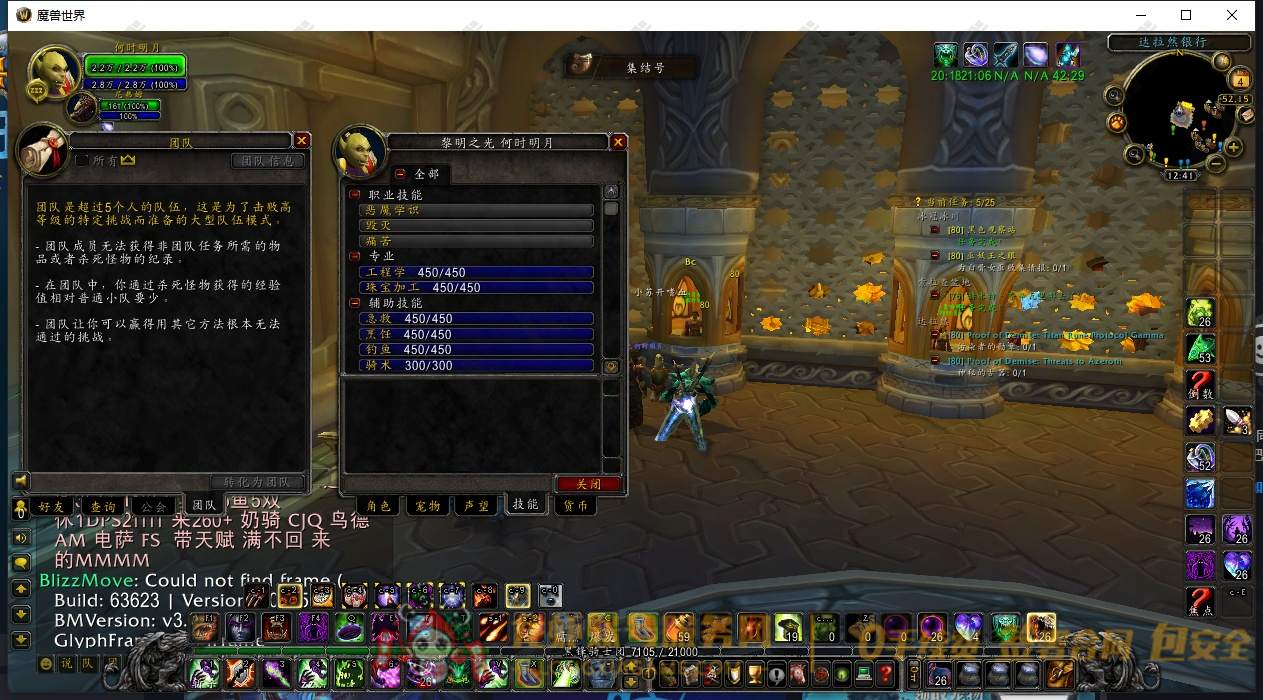This screenshot has height=700, width=1263.
Task: Open the minimap calendar showing 4
Action: point(1241,80)
